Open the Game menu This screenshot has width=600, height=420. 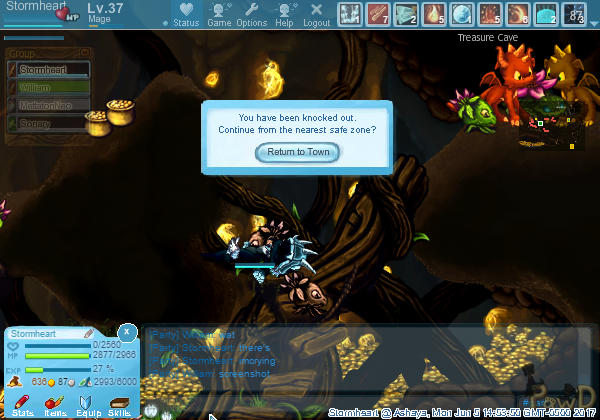click(219, 14)
